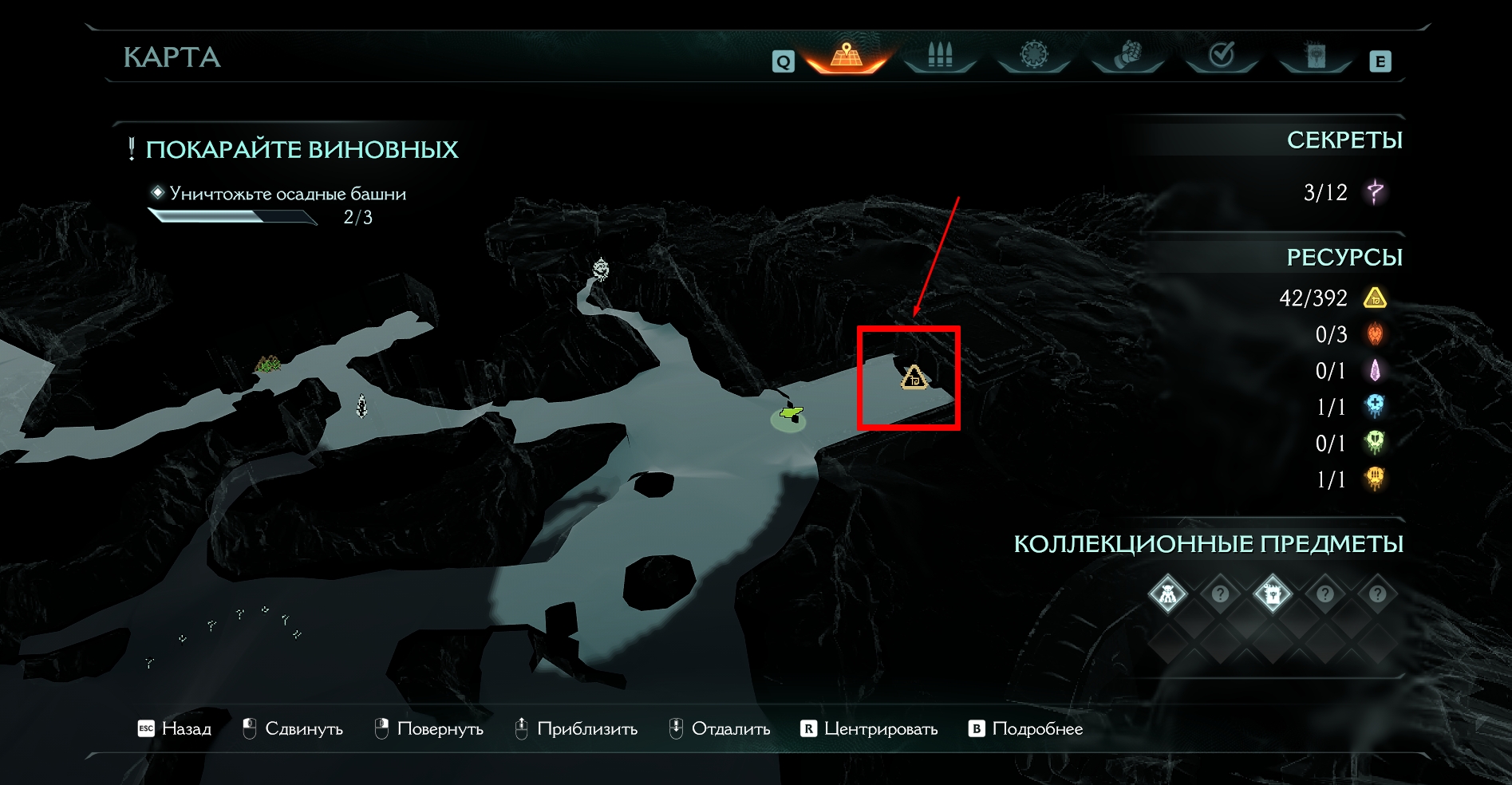Select the demon toy collectible slot
This screenshot has width=1512, height=785.
click(x=1167, y=594)
